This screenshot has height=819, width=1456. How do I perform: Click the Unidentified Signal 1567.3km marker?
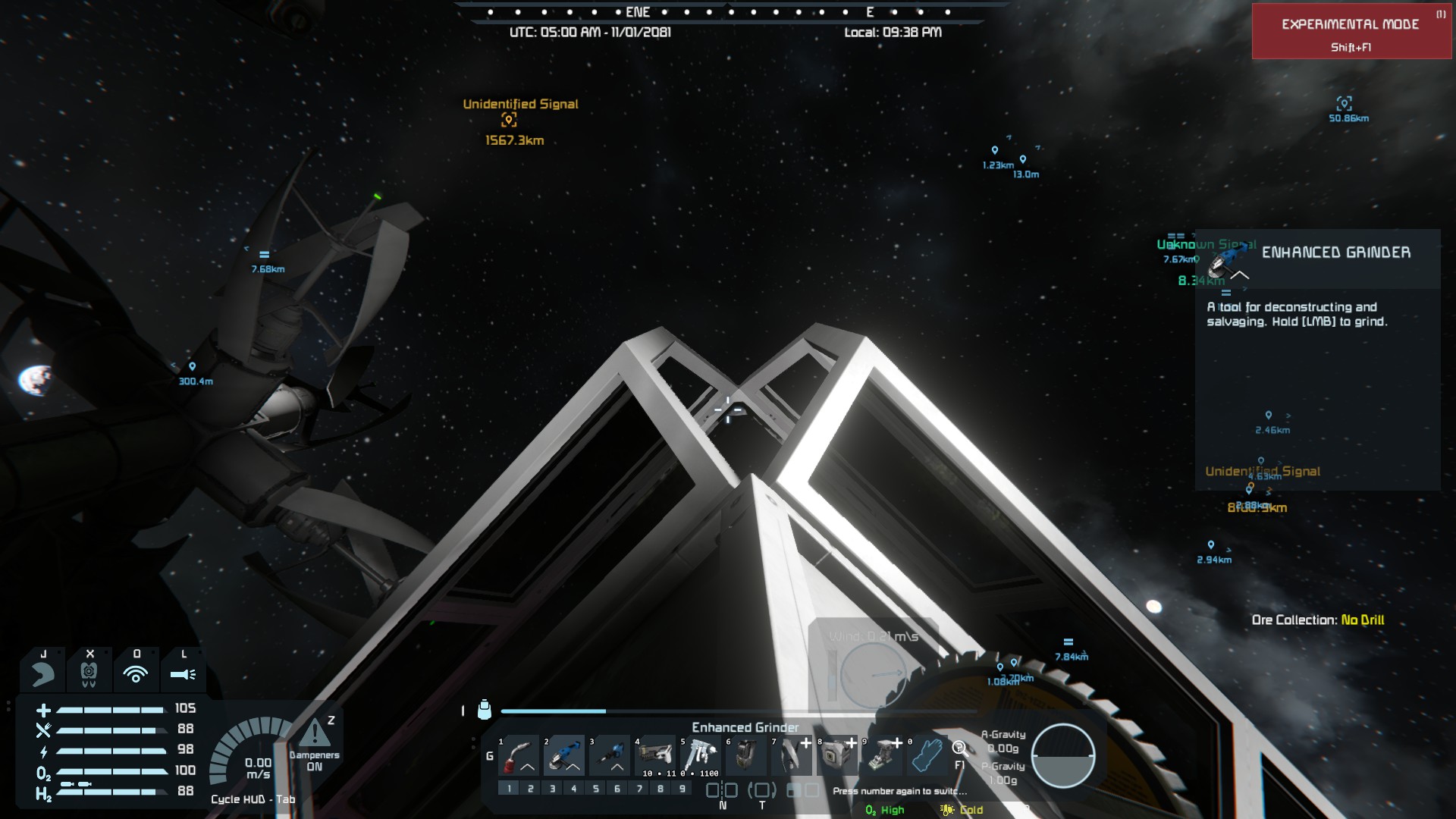tap(509, 120)
